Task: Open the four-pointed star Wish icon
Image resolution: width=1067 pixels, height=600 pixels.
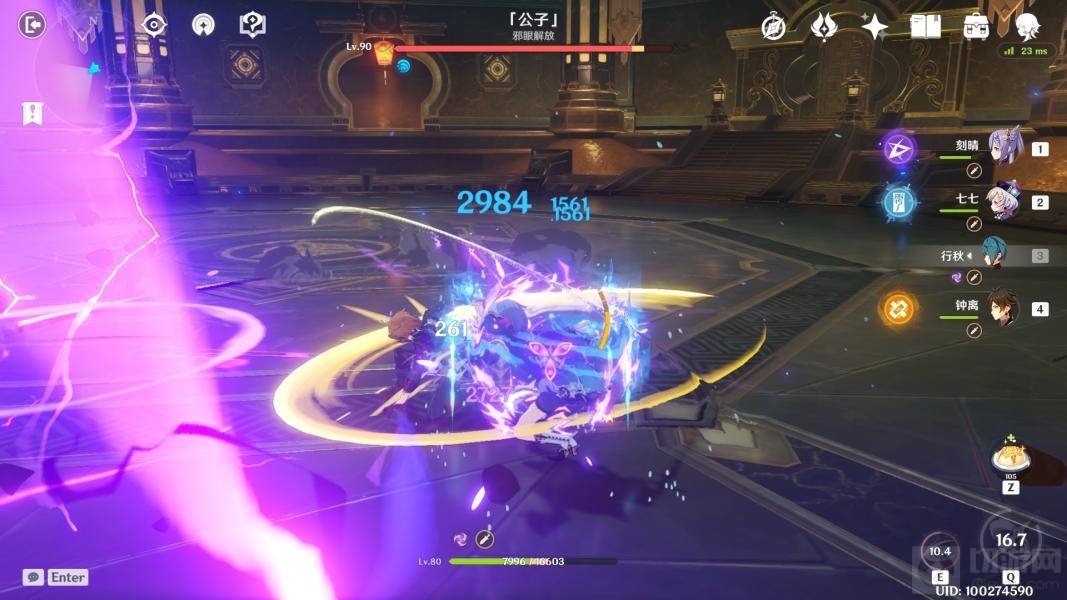Action: 874,27
